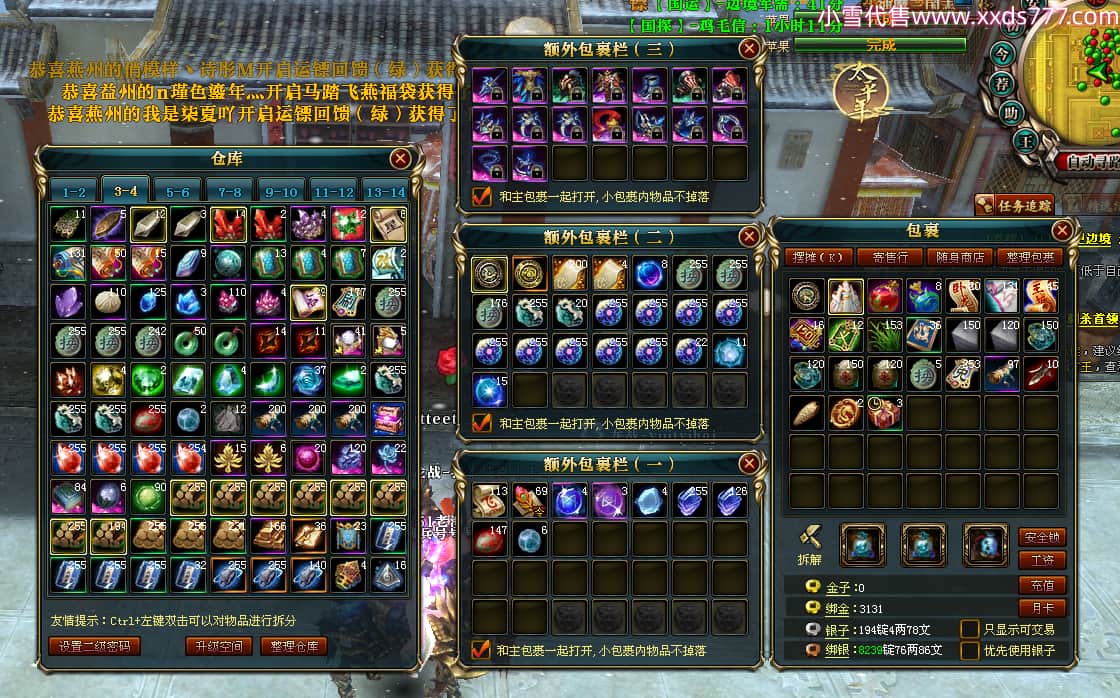Click the 整理仓库 sort warehouse button
This screenshot has width=1120, height=698.
(294, 646)
